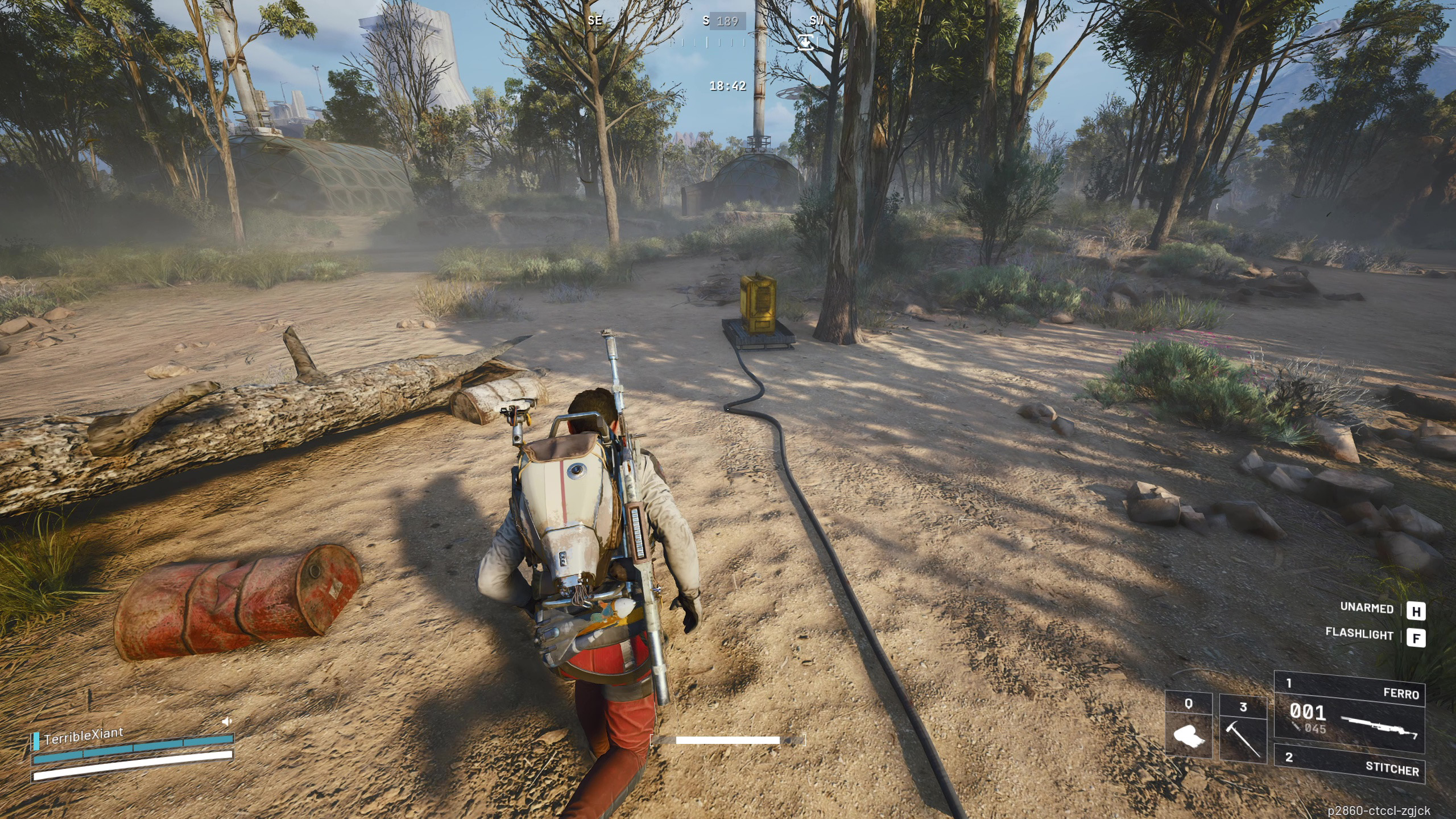Select the Ferro rifle weapon slot
The width and height of the screenshot is (1456, 819).
point(1349,713)
